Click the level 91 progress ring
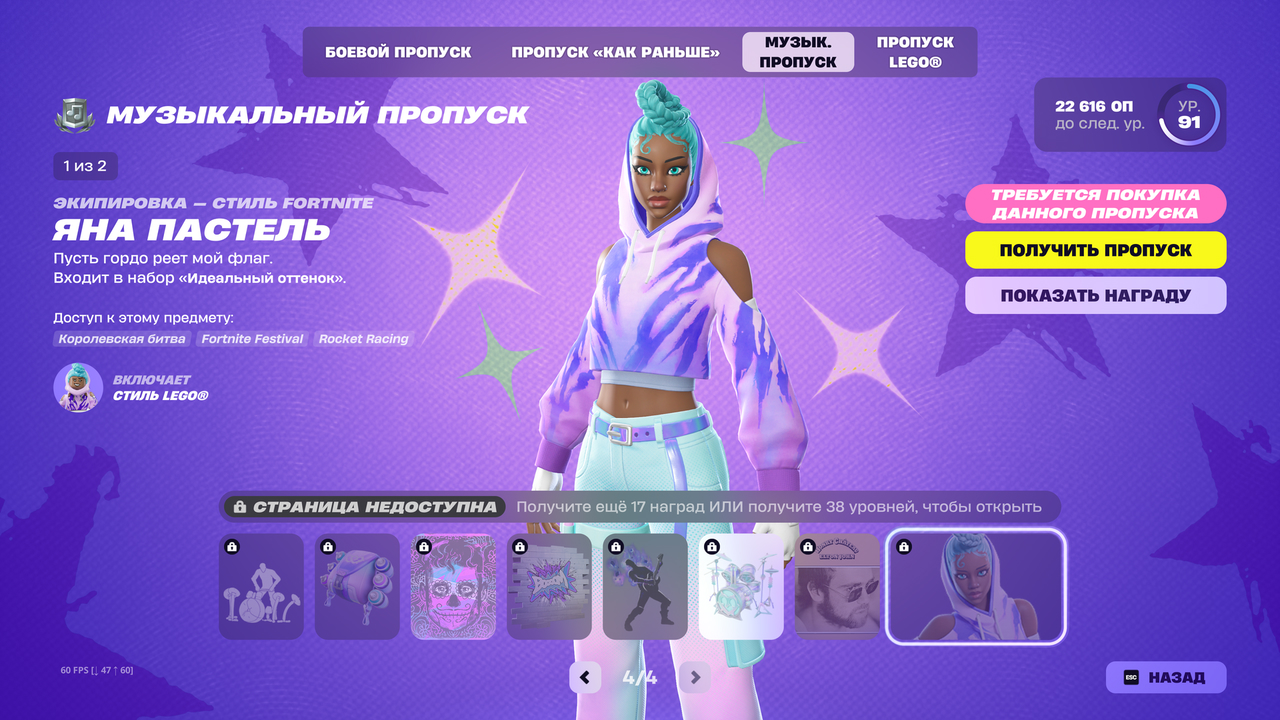Screen dimensions: 1280x720 point(1189,115)
